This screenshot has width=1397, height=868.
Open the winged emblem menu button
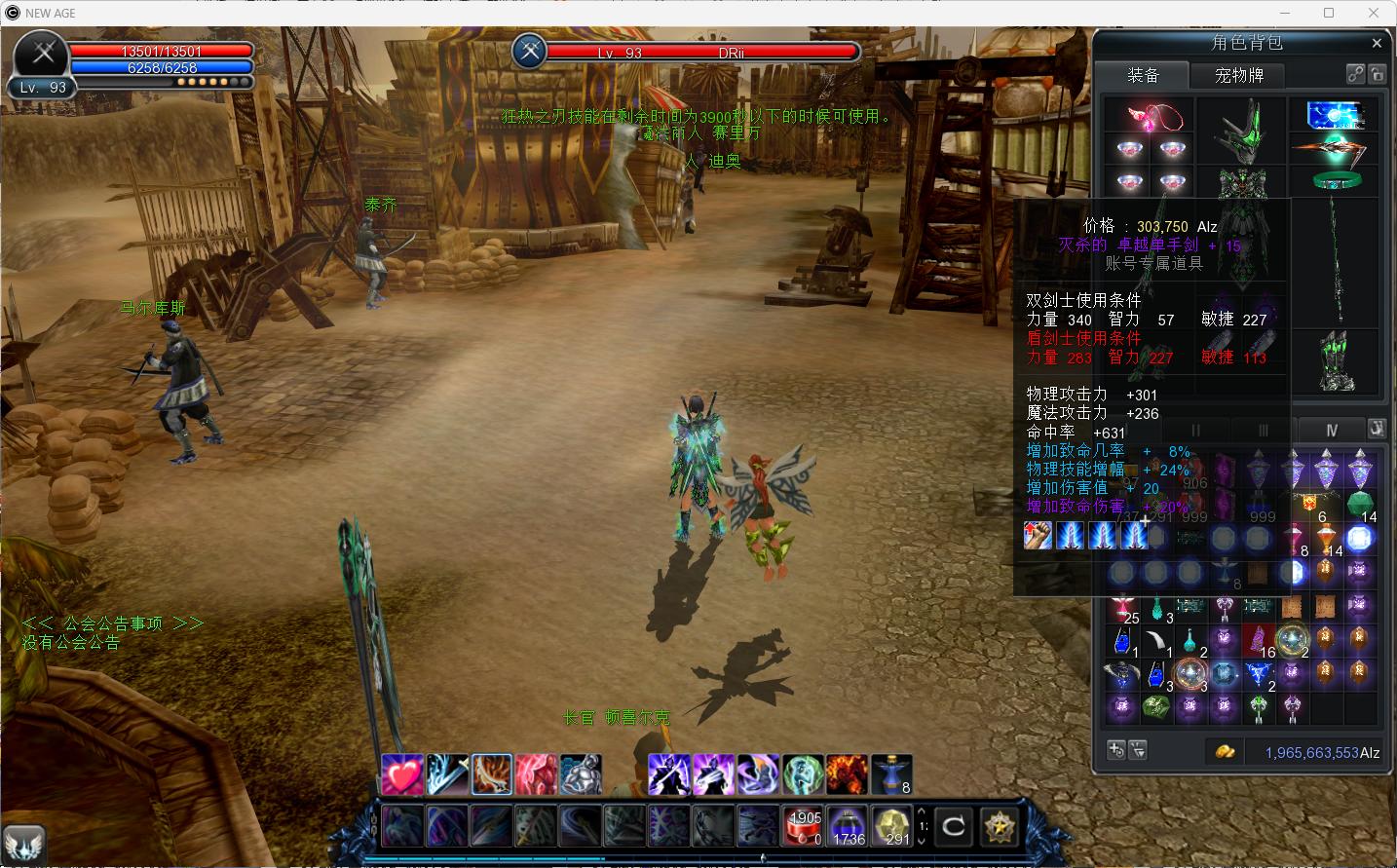click(x=23, y=844)
